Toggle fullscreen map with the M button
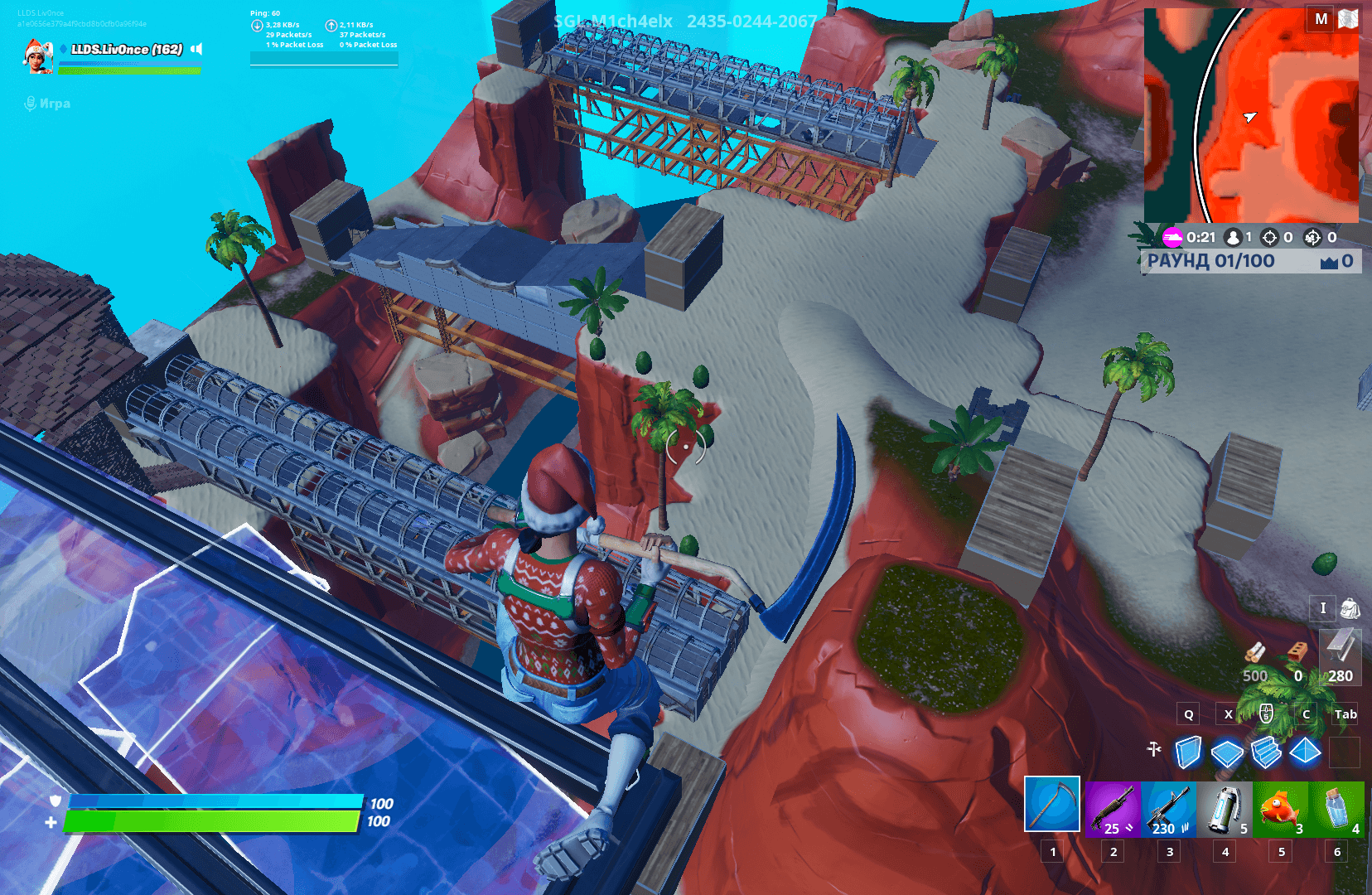The height and width of the screenshot is (895, 1372). coord(1323,19)
